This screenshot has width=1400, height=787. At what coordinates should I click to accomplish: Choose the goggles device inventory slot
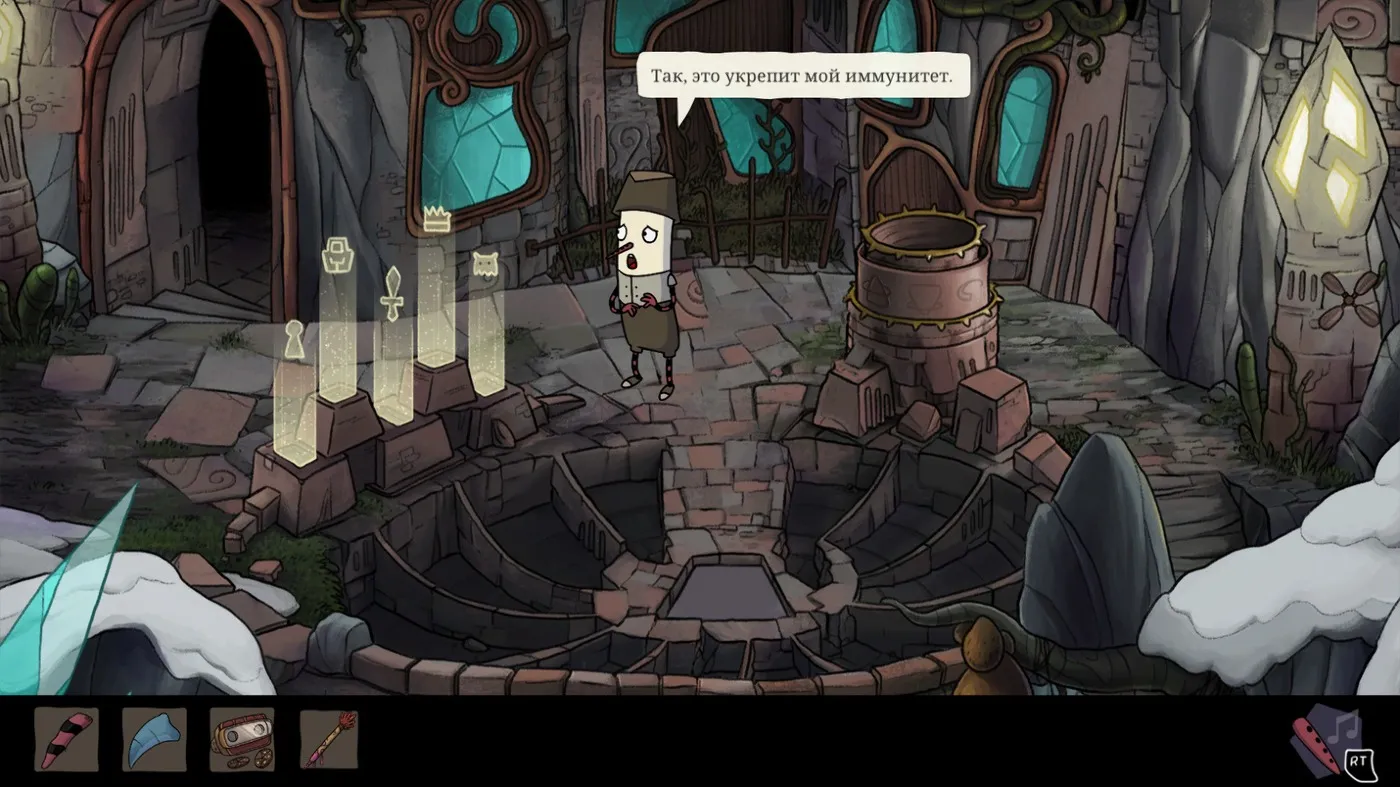[241, 739]
